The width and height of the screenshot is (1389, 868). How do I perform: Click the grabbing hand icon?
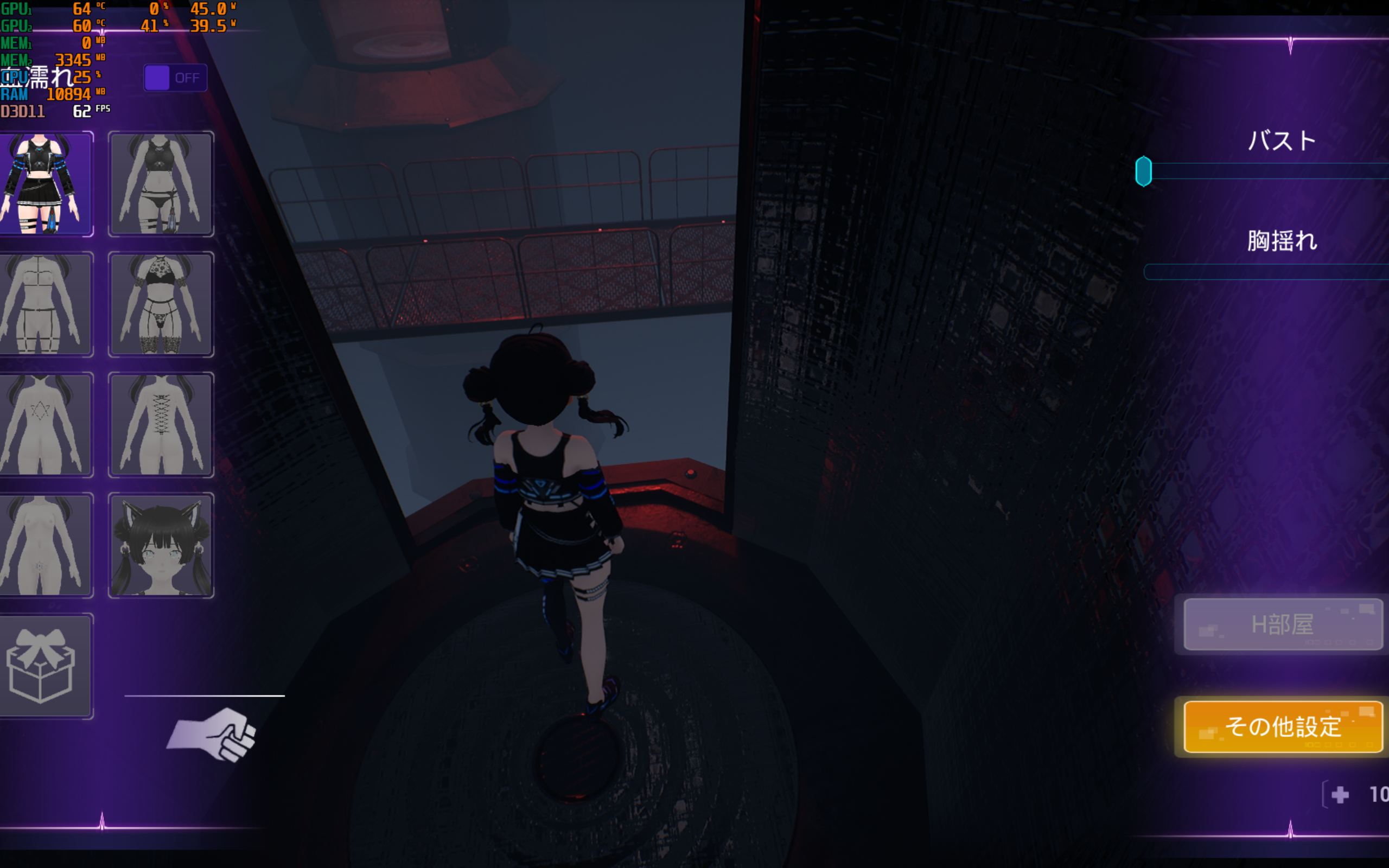point(212,735)
